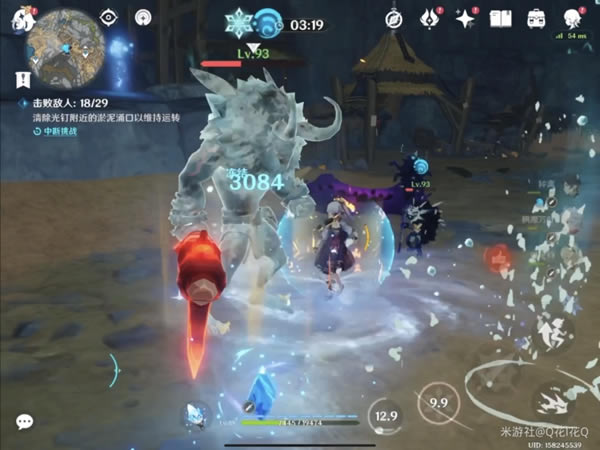The image size is (600, 450).
Task: Open the wish star icon
Action: point(465,17)
